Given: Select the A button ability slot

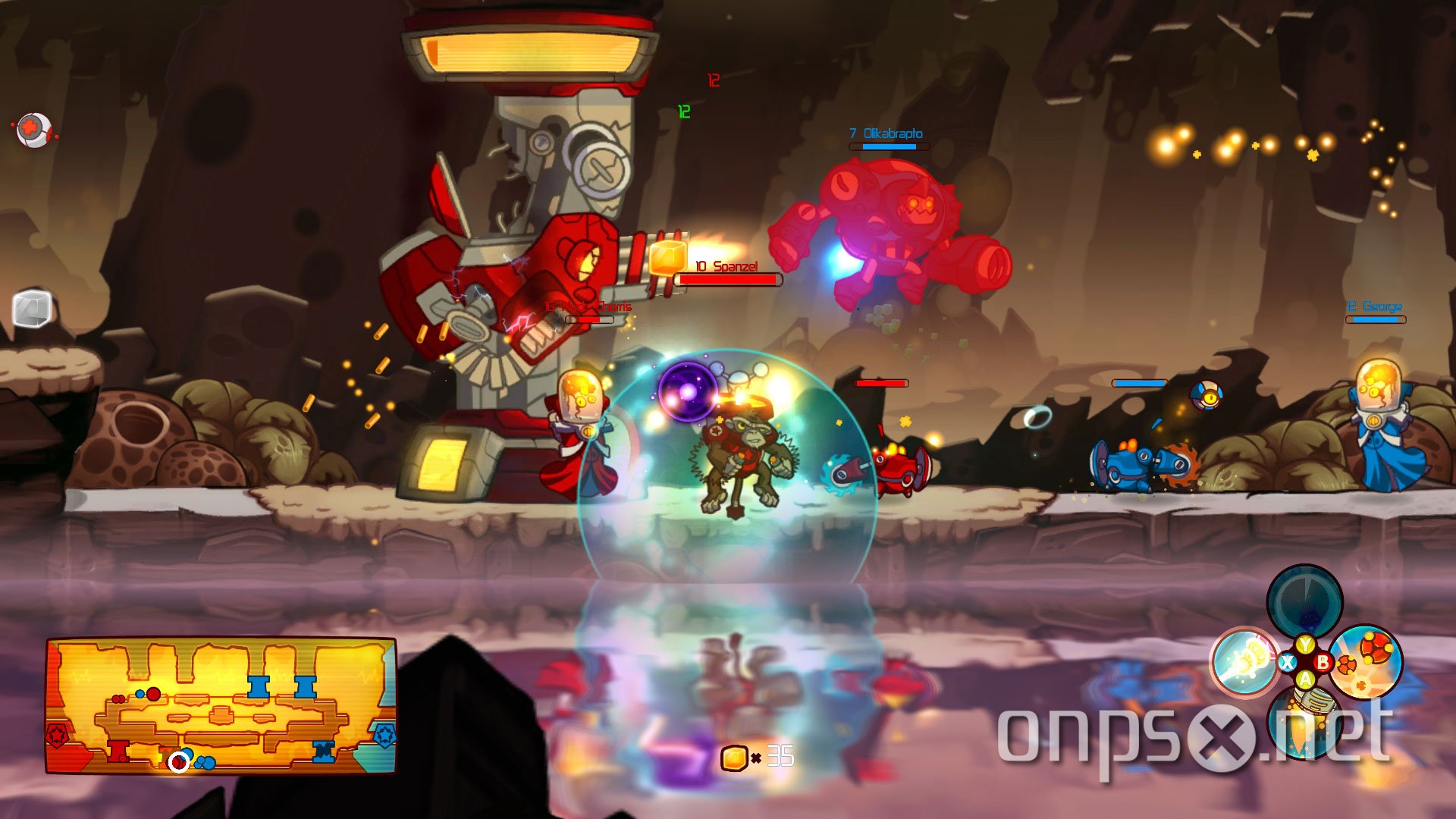Looking at the screenshot, I should [1305, 678].
